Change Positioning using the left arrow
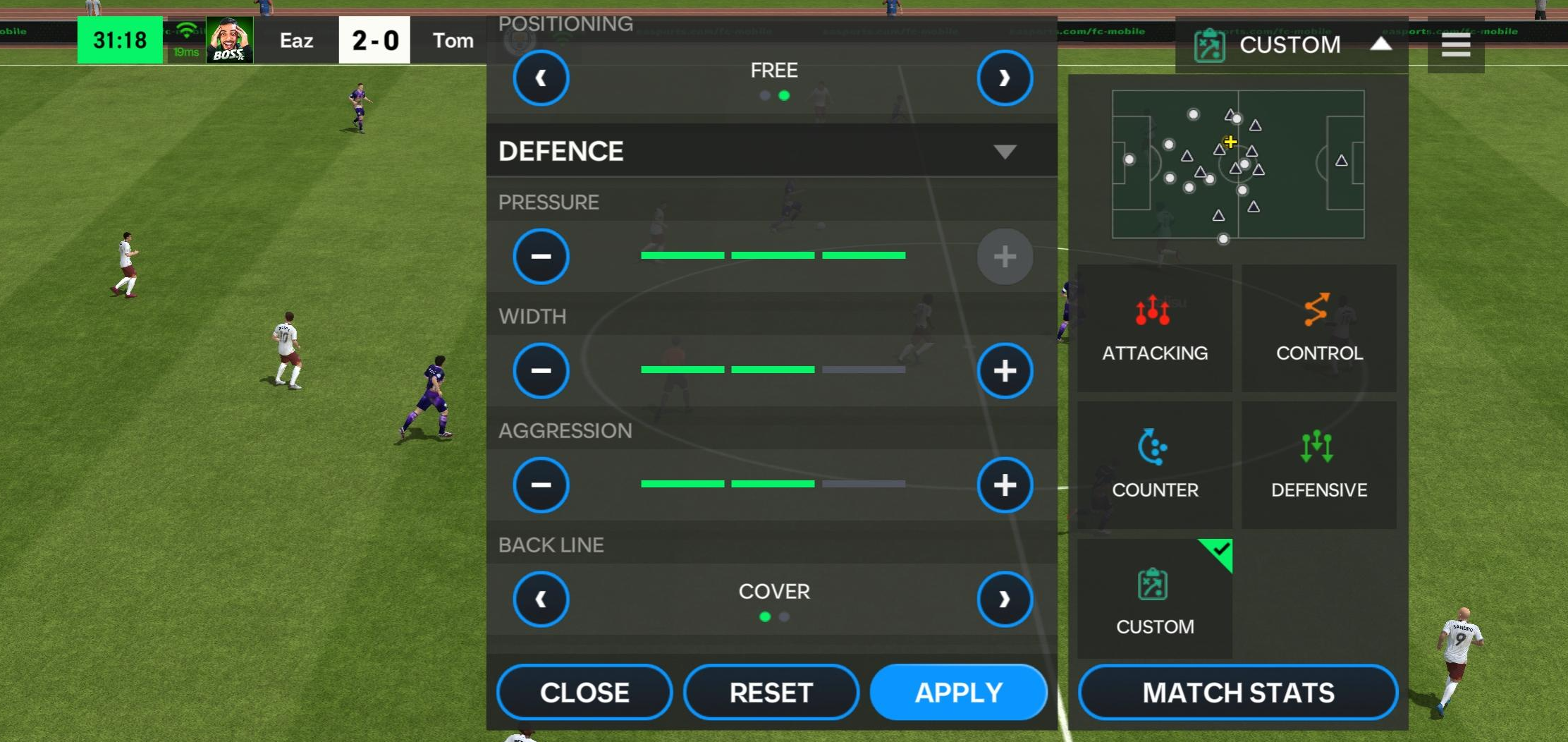Image resolution: width=1568 pixels, height=742 pixels. (540, 78)
